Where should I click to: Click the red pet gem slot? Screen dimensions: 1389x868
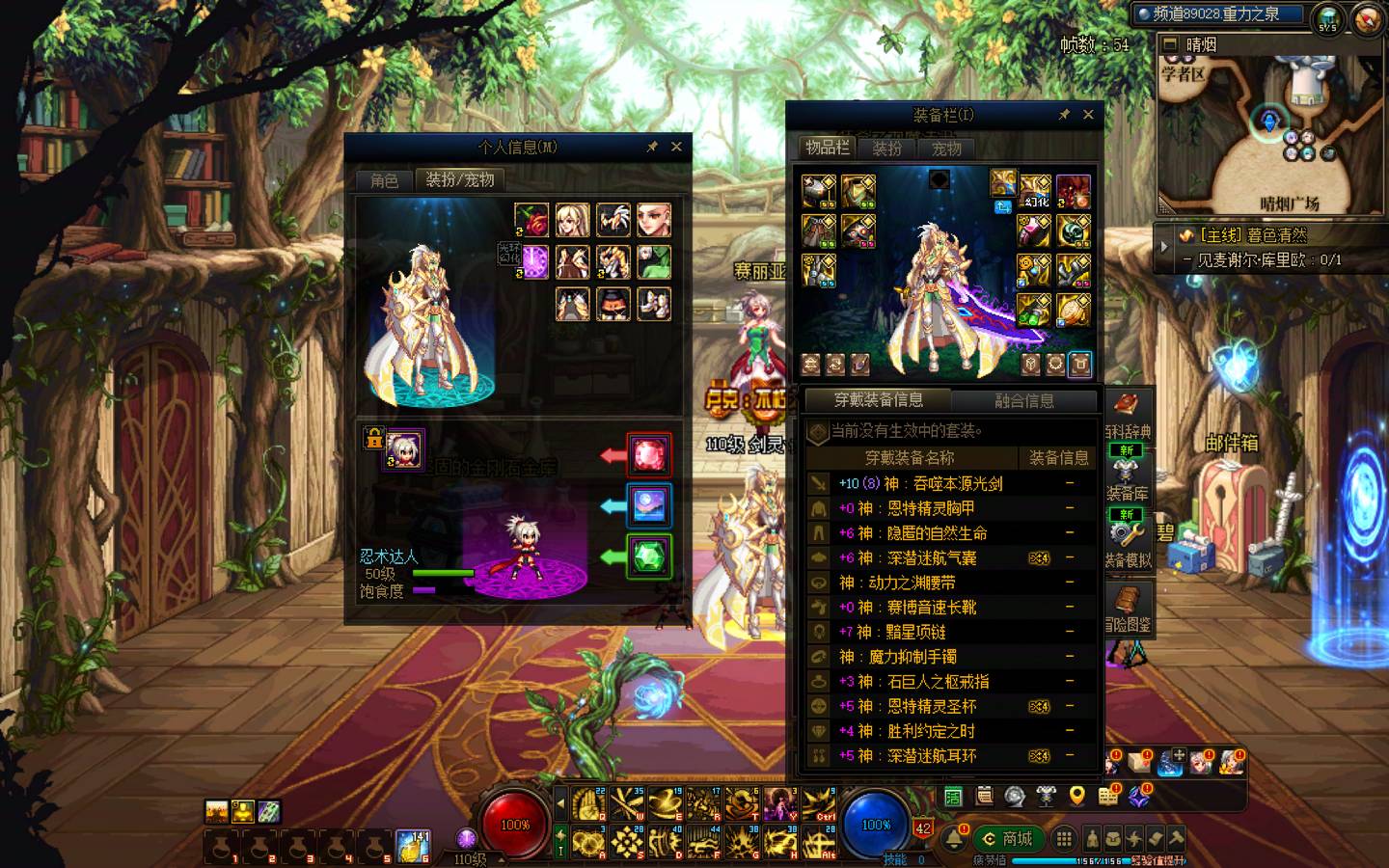[x=649, y=453]
